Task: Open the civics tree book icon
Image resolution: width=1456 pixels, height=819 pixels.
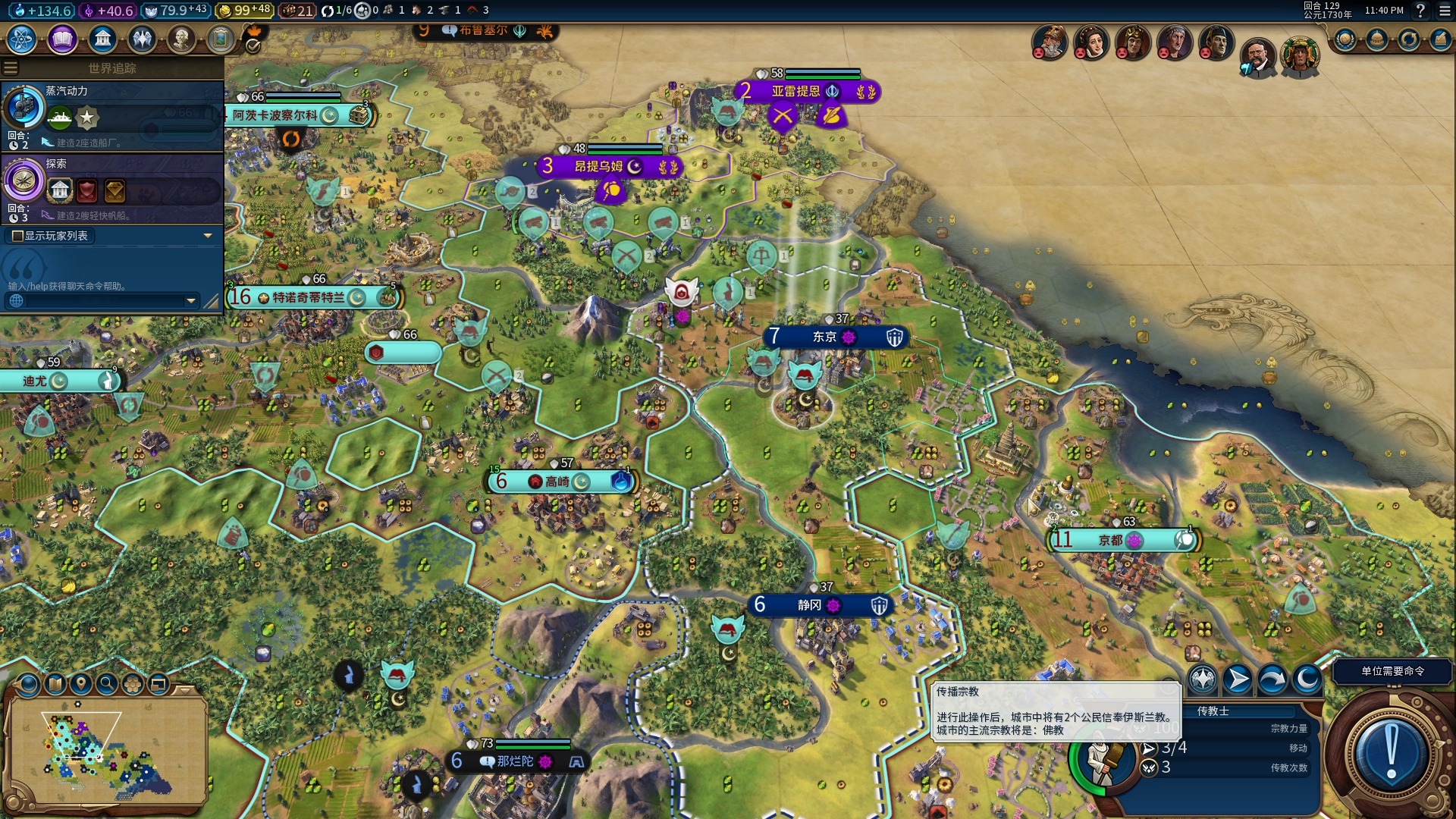Action: [62, 39]
